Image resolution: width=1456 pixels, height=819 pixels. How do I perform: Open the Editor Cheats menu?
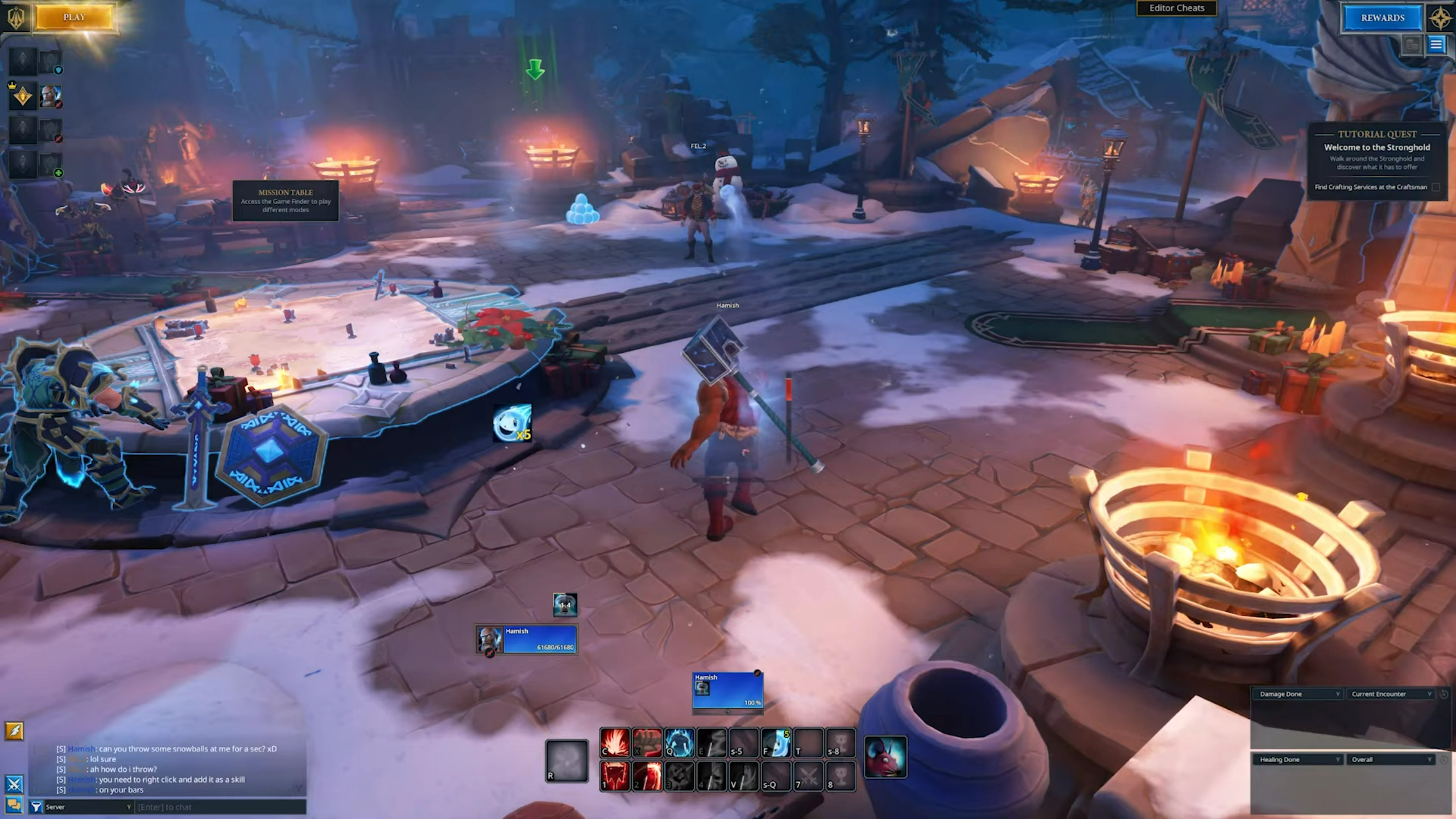1176,8
